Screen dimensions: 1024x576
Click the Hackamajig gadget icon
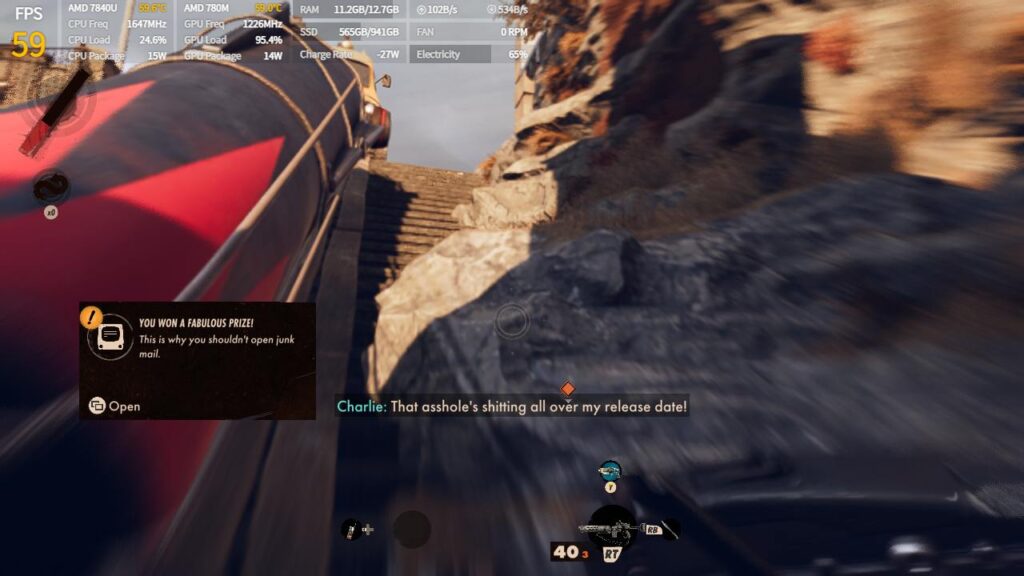(x=351, y=529)
